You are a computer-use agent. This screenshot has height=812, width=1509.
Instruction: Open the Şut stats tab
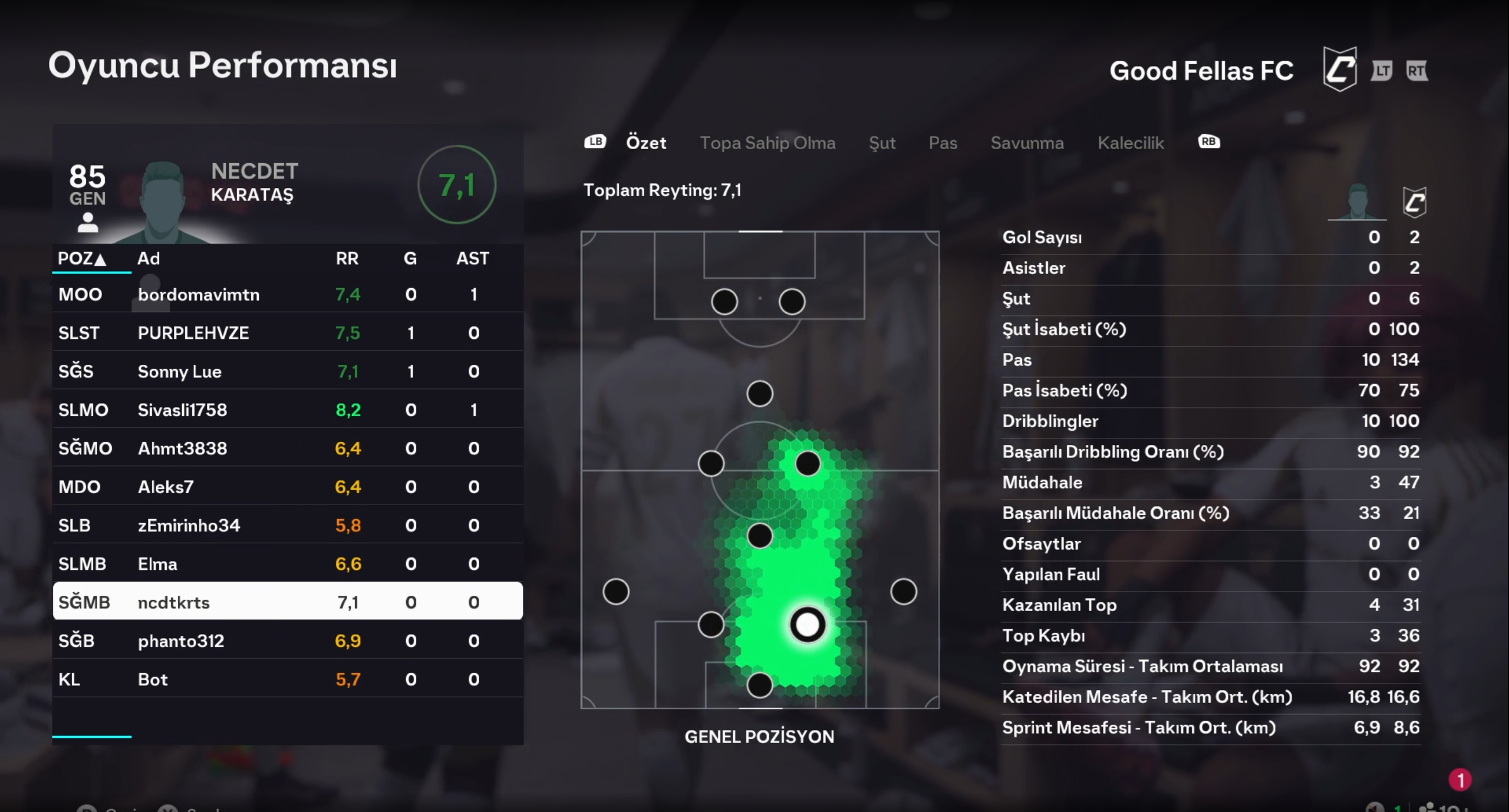[x=882, y=143]
